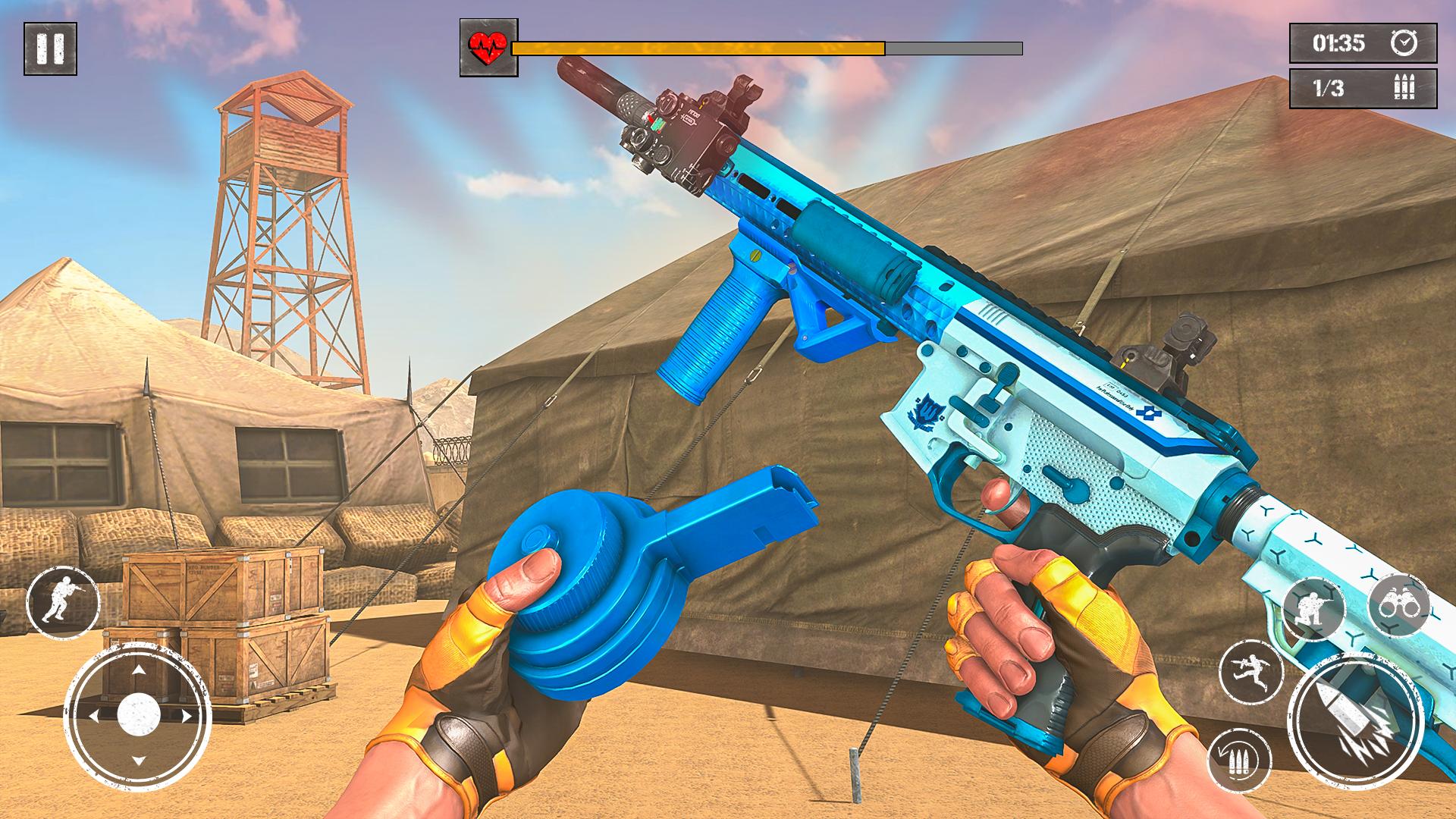Click the movement joystick center knob
The height and width of the screenshot is (819, 1456).
(x=138, y=714)
